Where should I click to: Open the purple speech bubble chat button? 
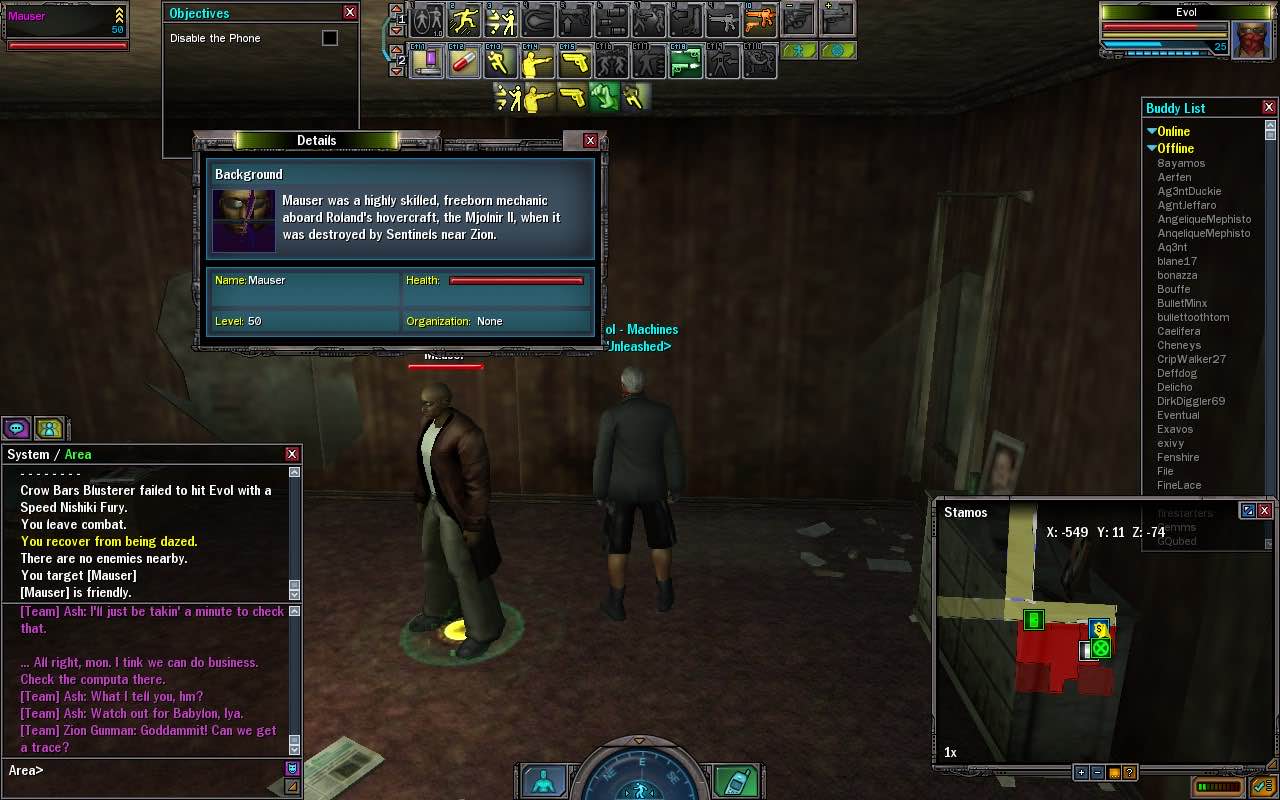[17, 429]
